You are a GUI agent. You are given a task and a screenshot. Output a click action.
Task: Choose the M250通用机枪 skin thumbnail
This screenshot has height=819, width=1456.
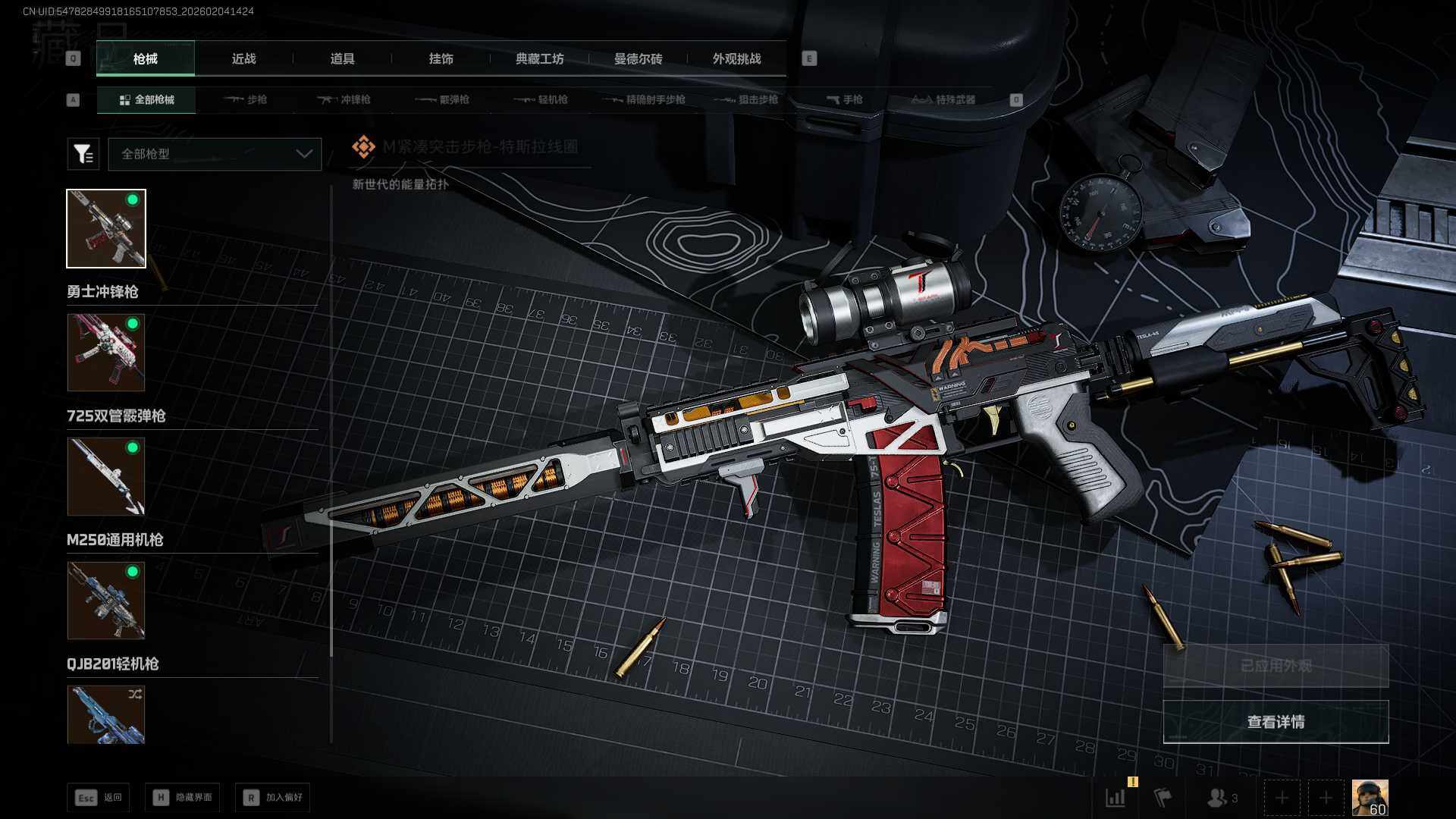tap(106, 476)
